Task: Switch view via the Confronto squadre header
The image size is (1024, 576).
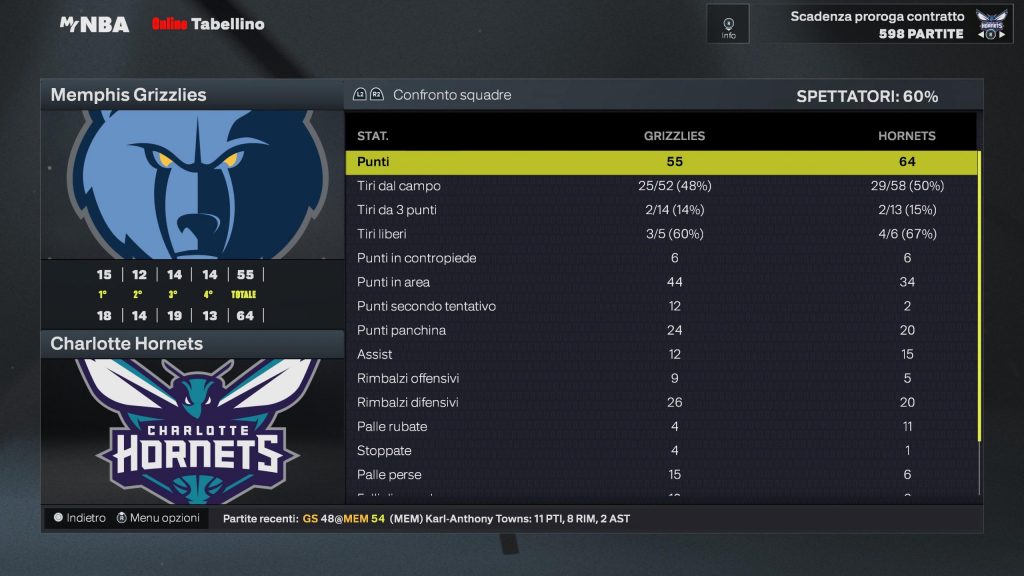Action: (451, 95)
